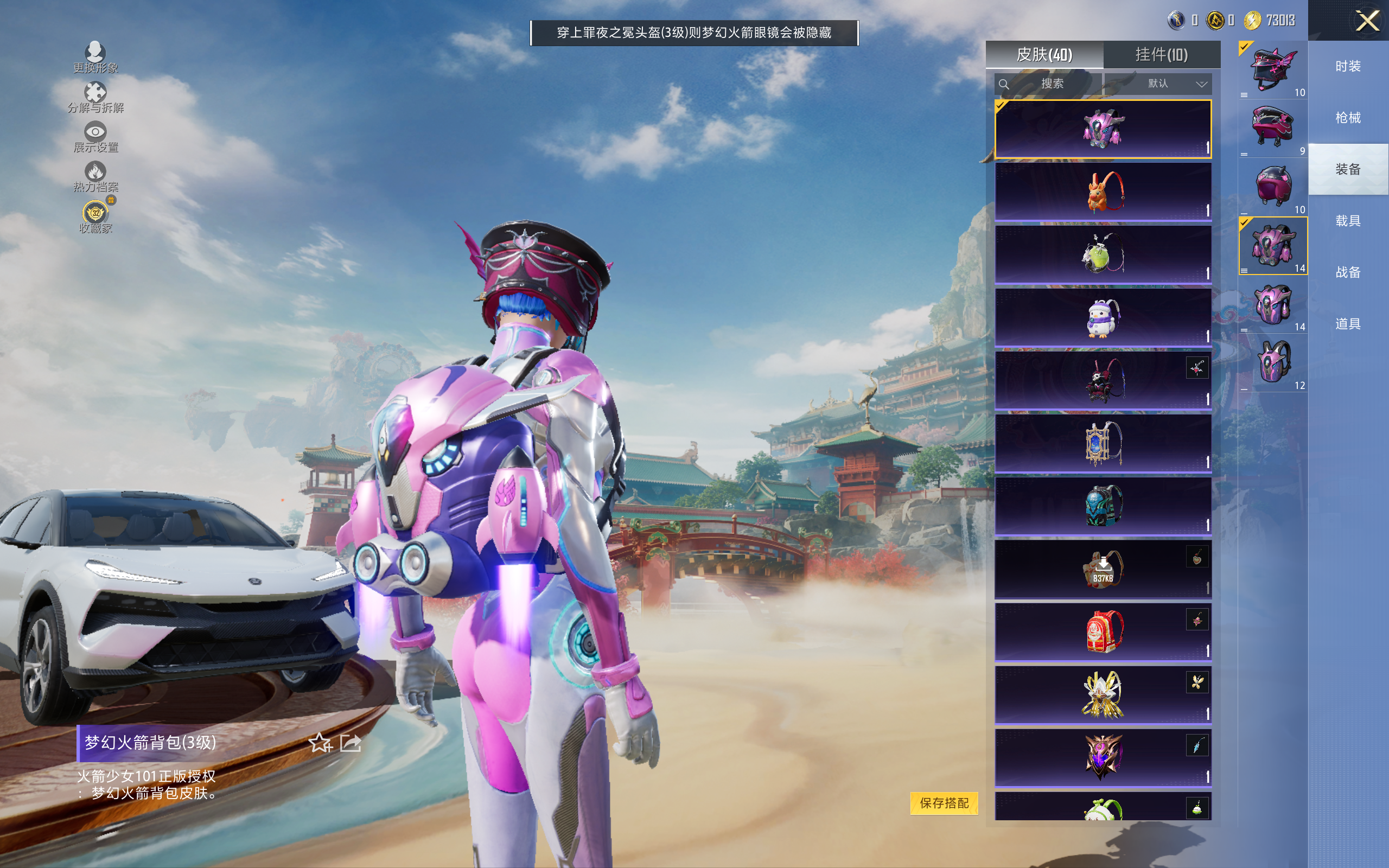Image resolution: width=1389 pixels, height=868 pixels.
Task: Favorite the backpack with the star icon
Action: (x=320, y=743)
